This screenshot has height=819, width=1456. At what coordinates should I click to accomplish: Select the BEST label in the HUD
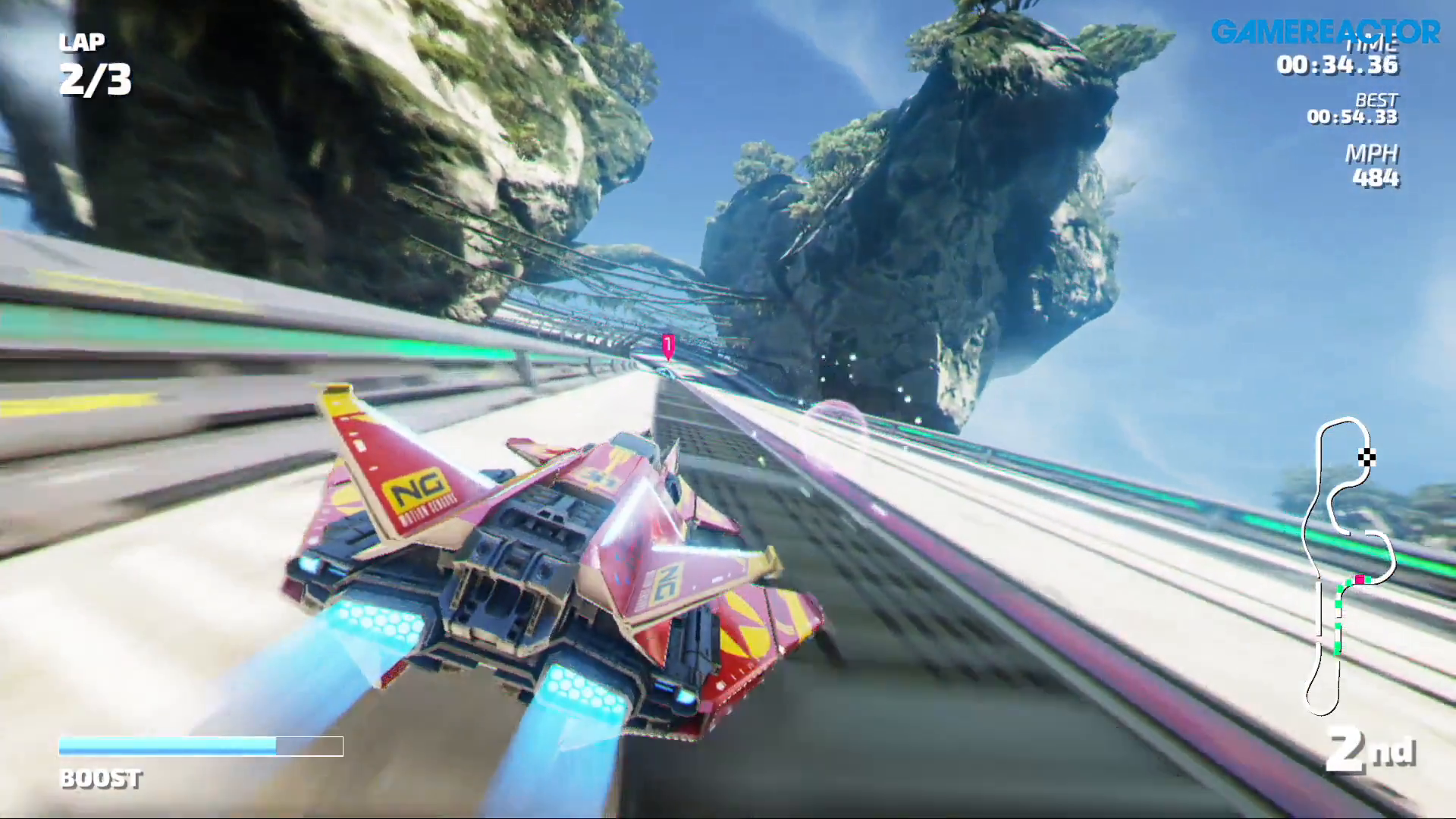click(x=1378, y=100)
